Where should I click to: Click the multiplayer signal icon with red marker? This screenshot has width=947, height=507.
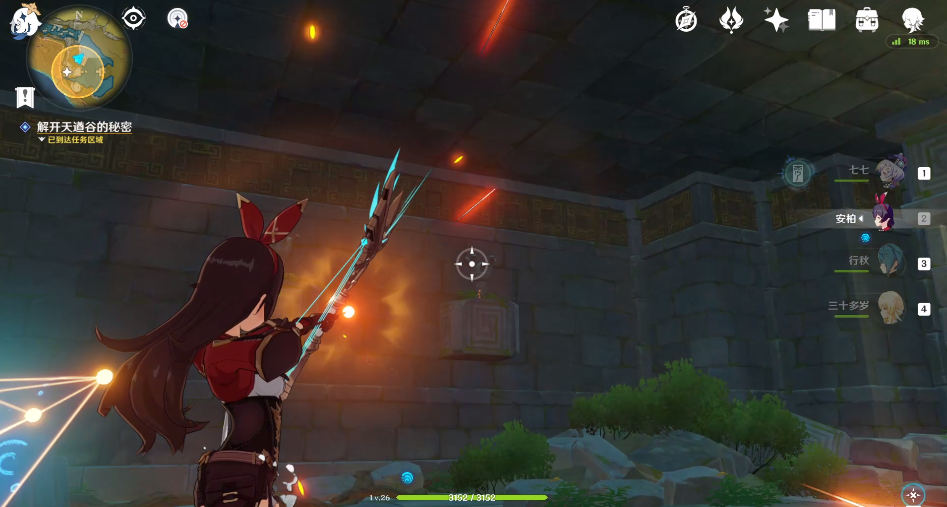(178, 18)
